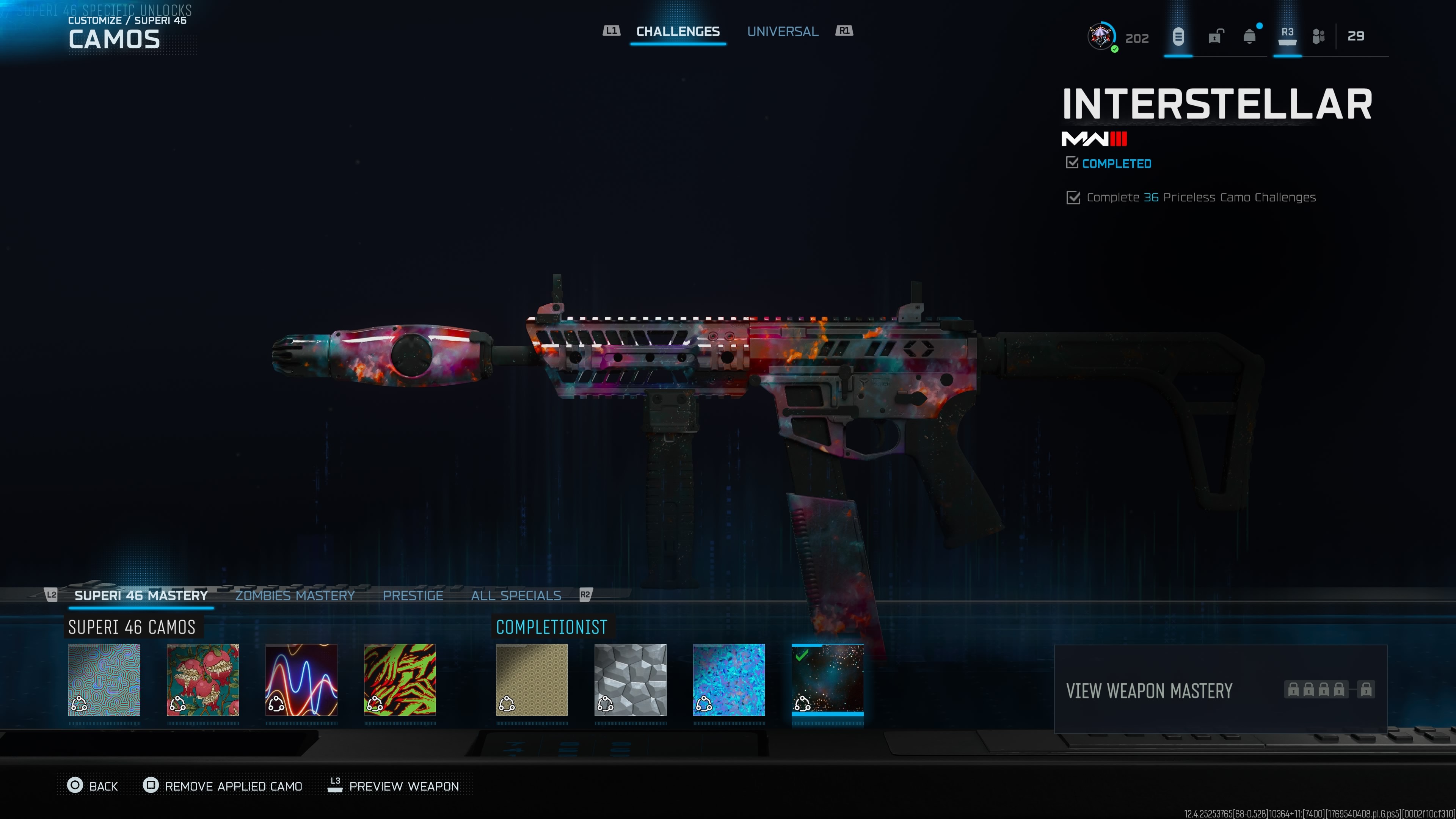Preview the weapon
This screenshot has width=1456, height=819.
tap(394, 786)
